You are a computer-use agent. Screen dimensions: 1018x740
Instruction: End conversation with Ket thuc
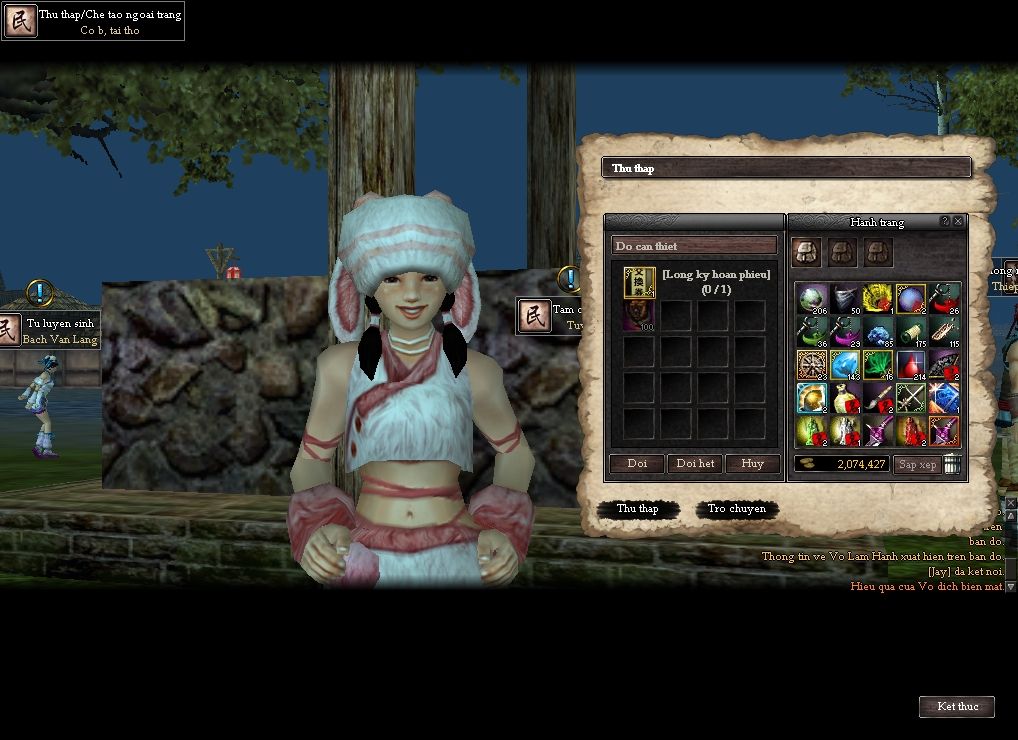(x=956, y=707)
